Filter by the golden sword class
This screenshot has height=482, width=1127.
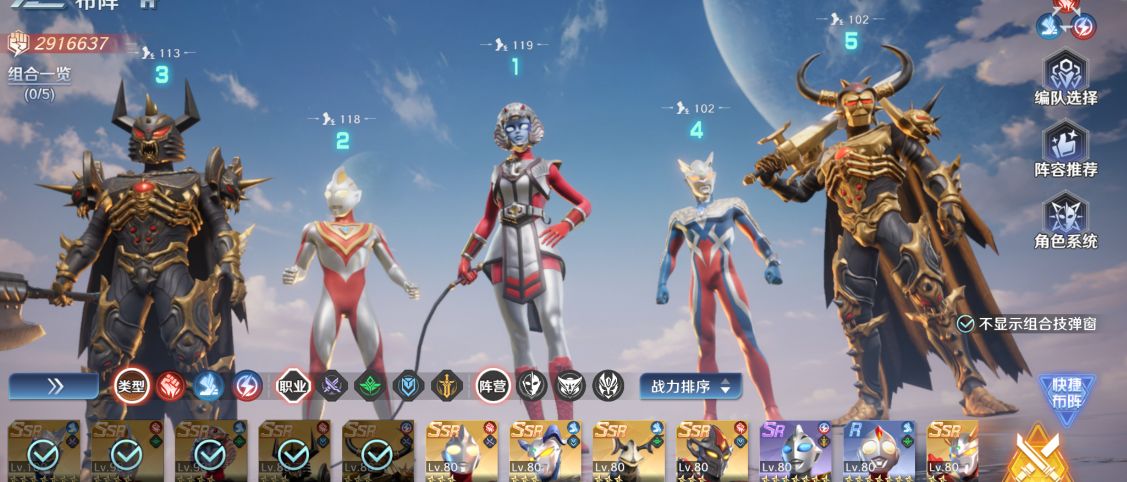446,386
